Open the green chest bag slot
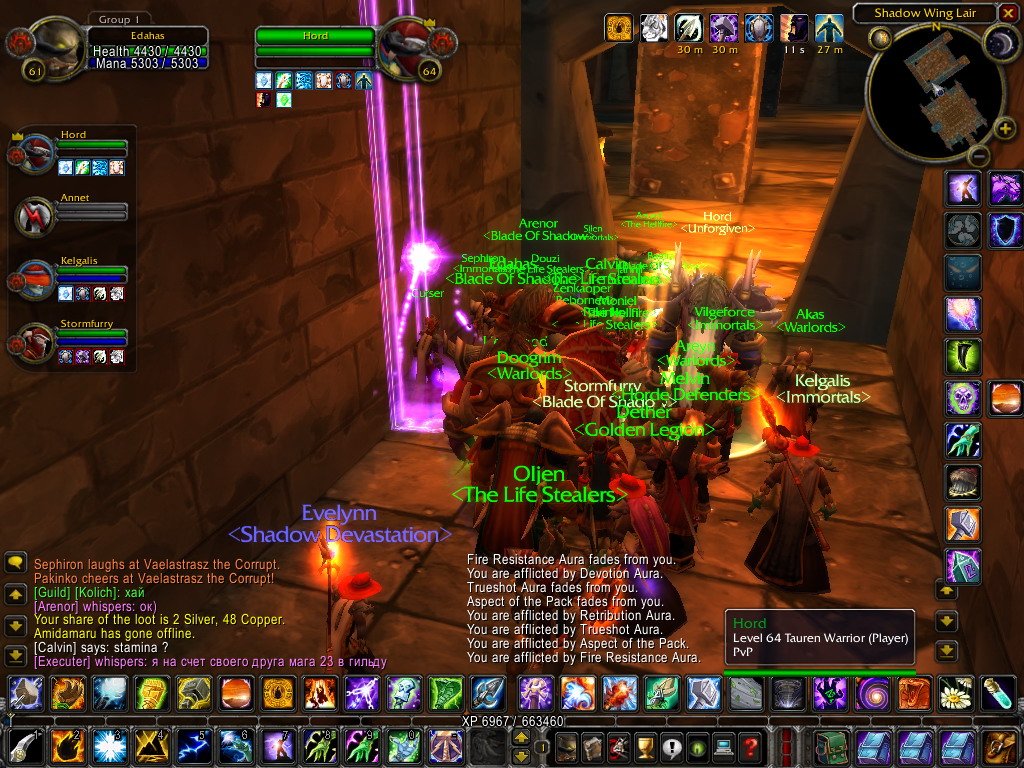 click(x=830, y=746)
